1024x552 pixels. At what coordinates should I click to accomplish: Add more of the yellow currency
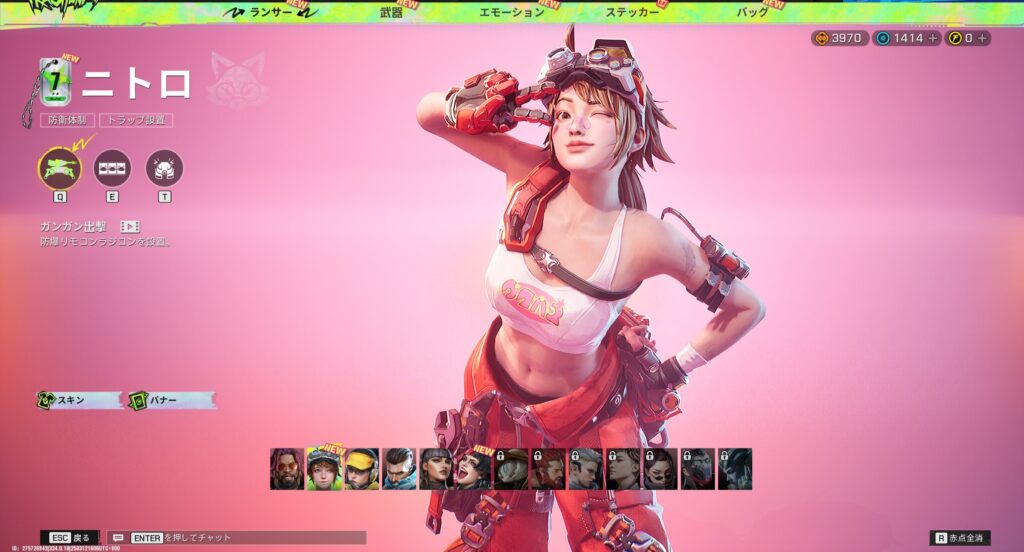click(x=983, y=38)
